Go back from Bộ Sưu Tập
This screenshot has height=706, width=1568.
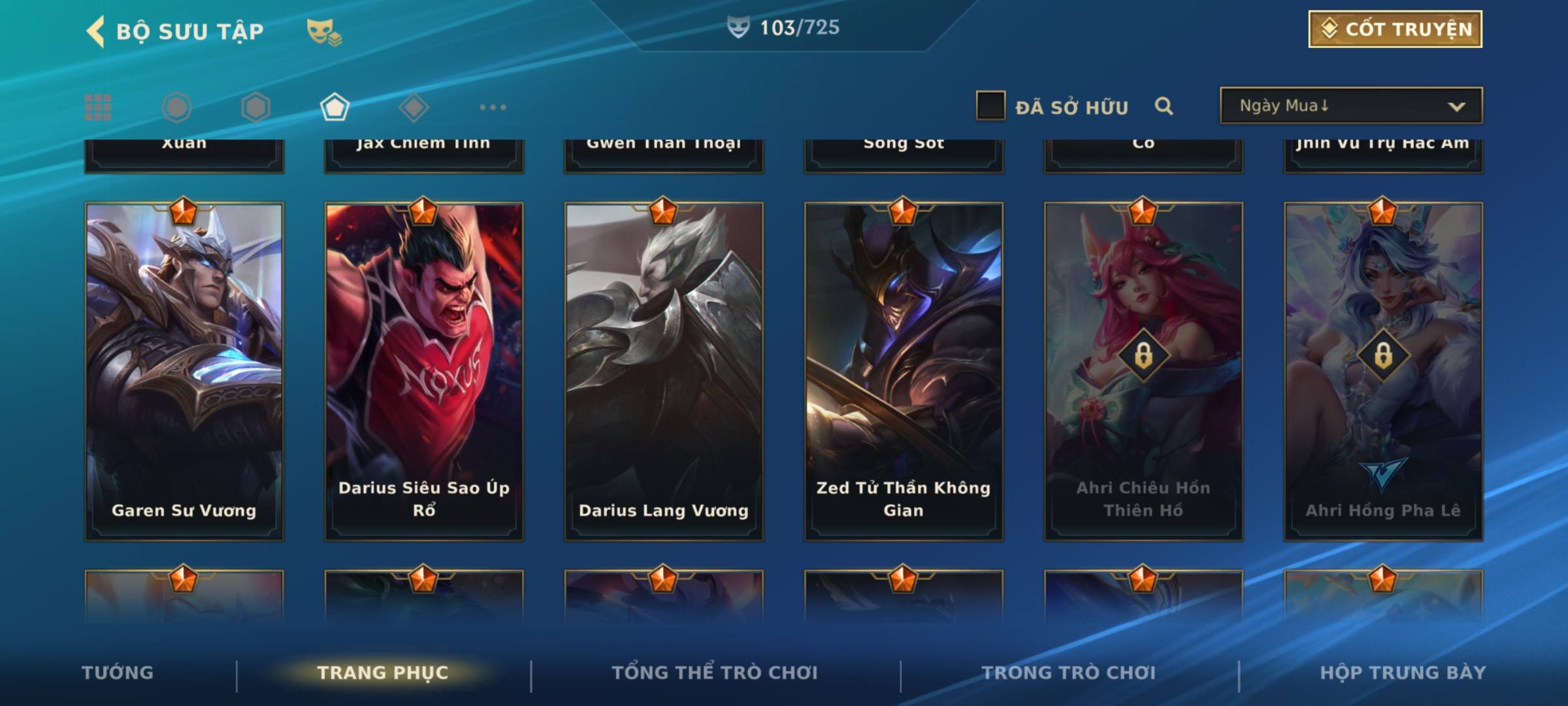coord(97,31)
